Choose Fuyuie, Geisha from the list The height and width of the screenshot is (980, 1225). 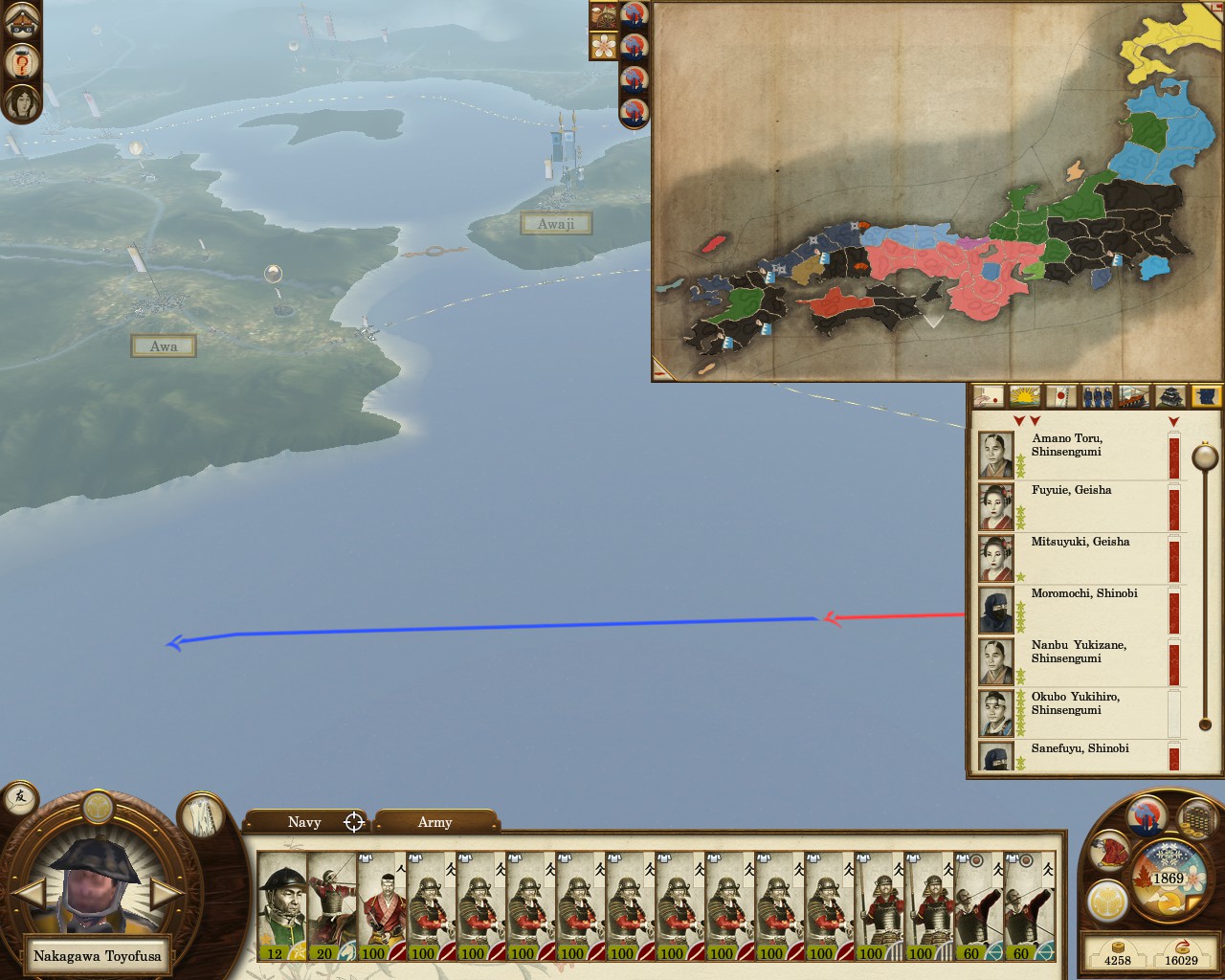point(1081,506)
